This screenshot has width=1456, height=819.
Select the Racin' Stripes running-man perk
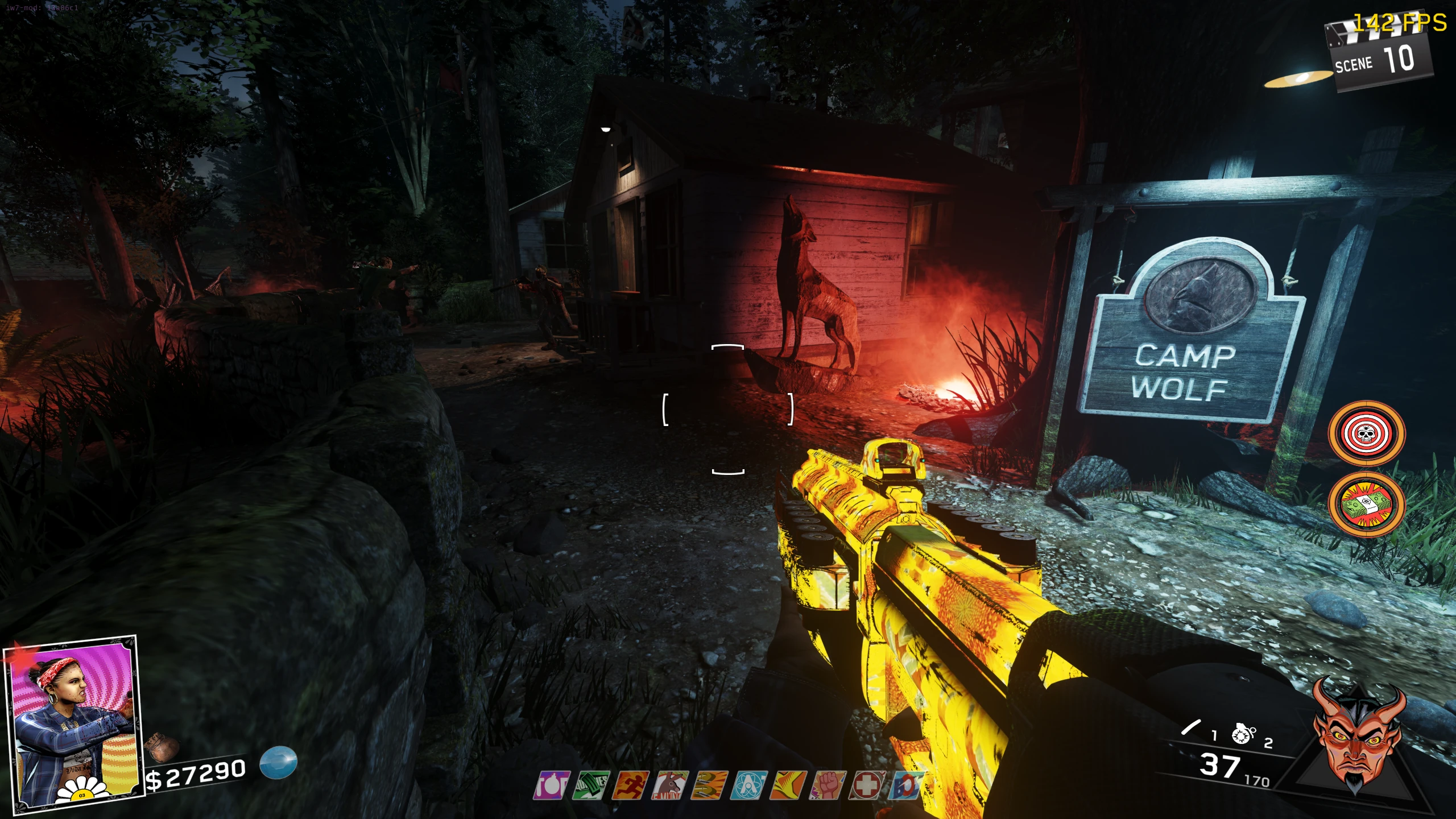point(631,785)
